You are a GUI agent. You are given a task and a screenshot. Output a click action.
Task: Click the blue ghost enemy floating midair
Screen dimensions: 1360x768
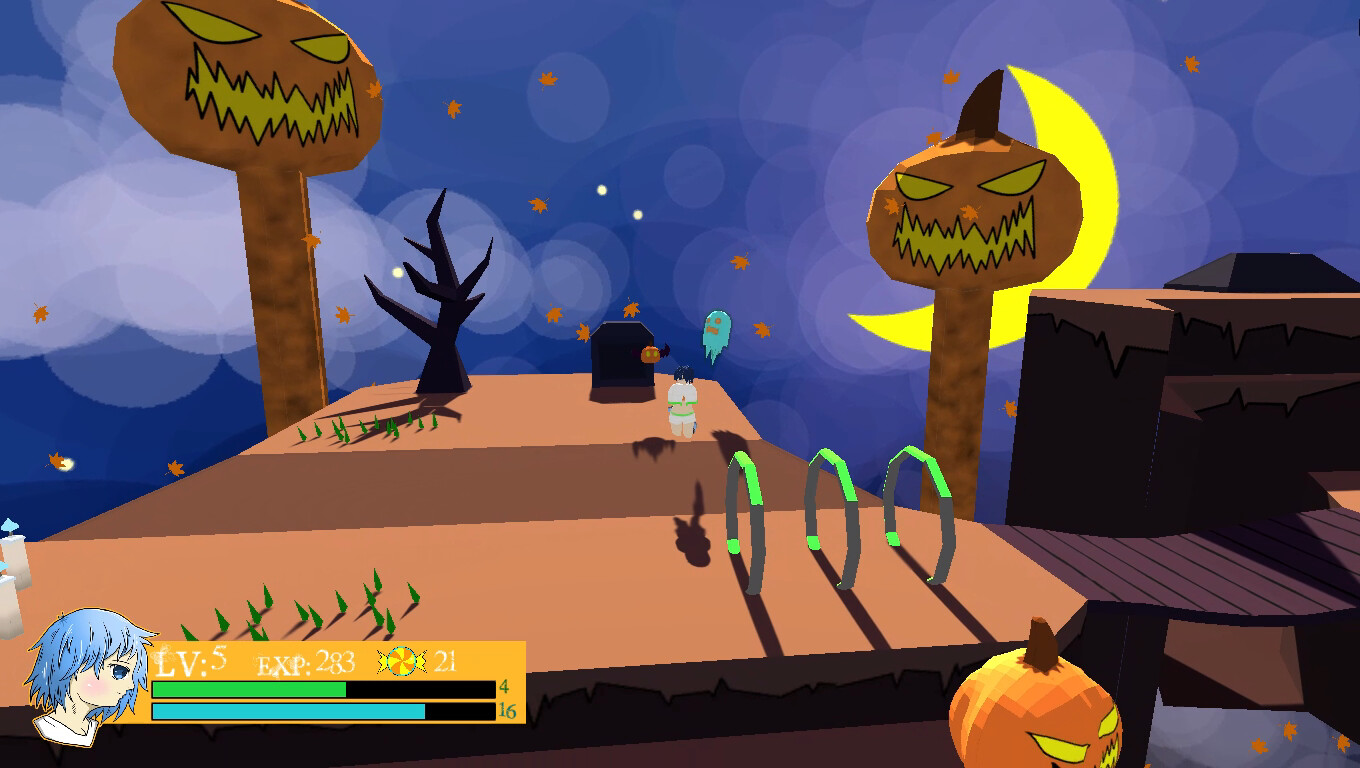(715, 330)
